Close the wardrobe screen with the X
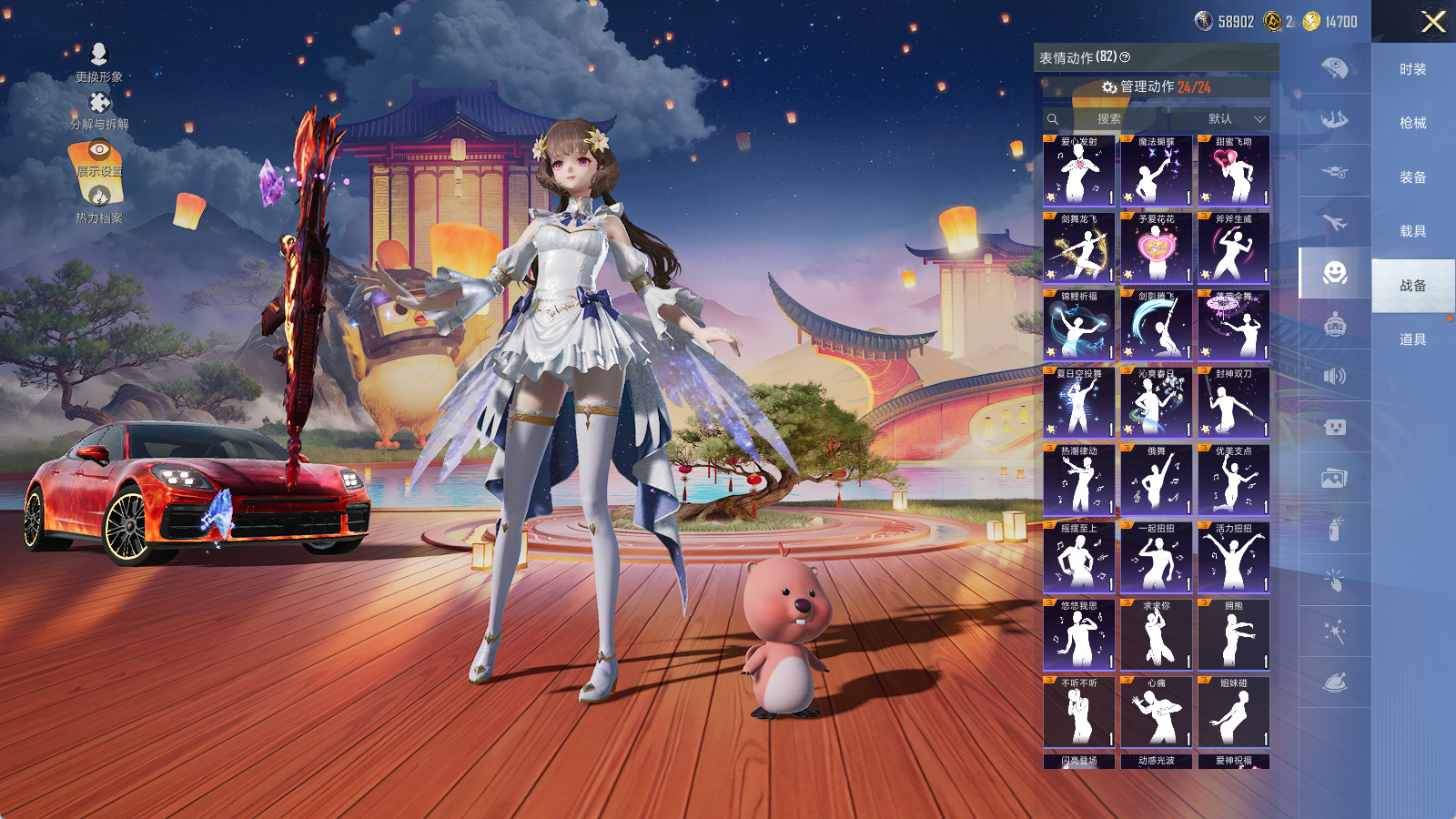This screenshot has width=1456, height=819. point(1433,22)
